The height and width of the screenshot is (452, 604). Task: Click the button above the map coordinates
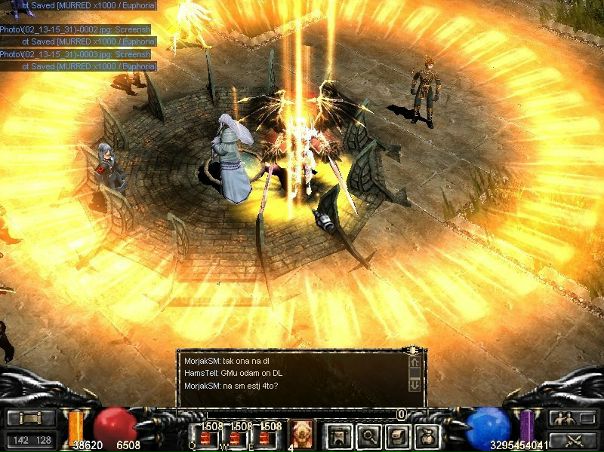(30, 418)
